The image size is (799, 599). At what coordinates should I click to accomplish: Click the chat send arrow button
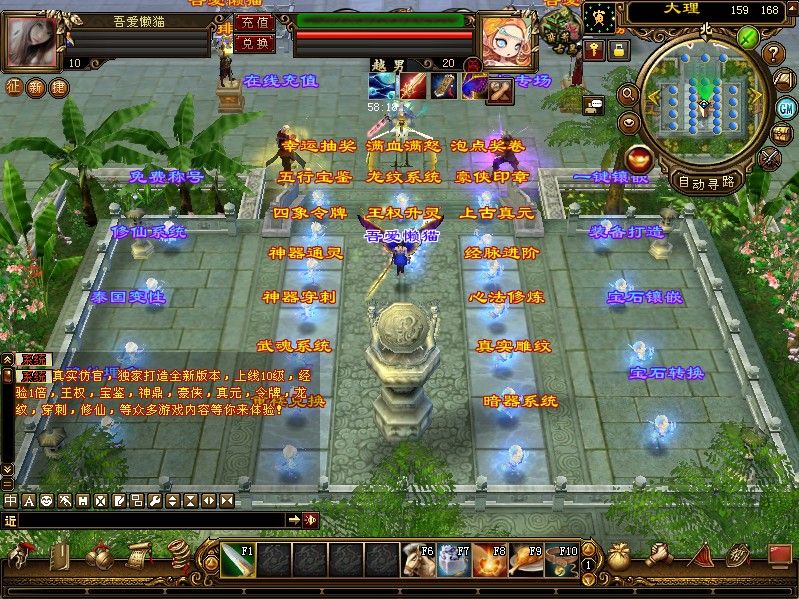(x=294, y=520)
